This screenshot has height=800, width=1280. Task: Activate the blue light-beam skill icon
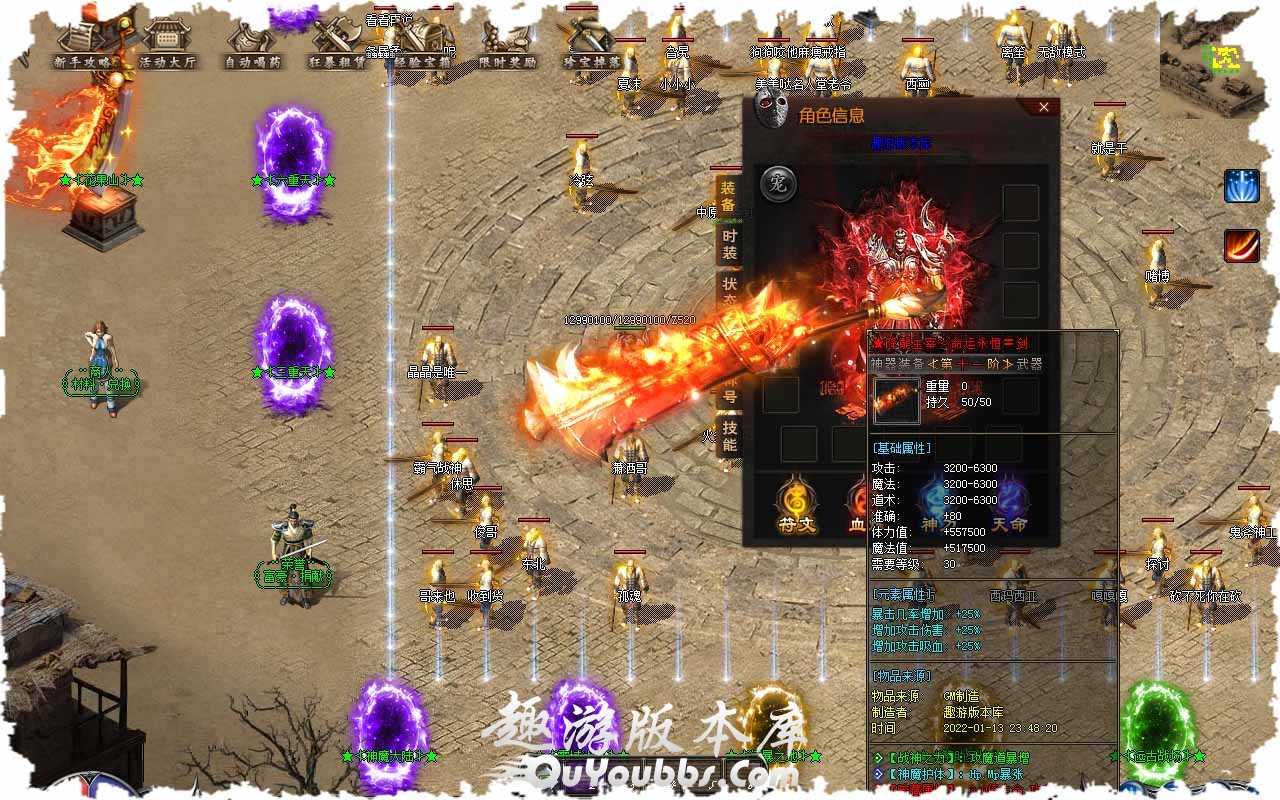[x=1242, y=187]
